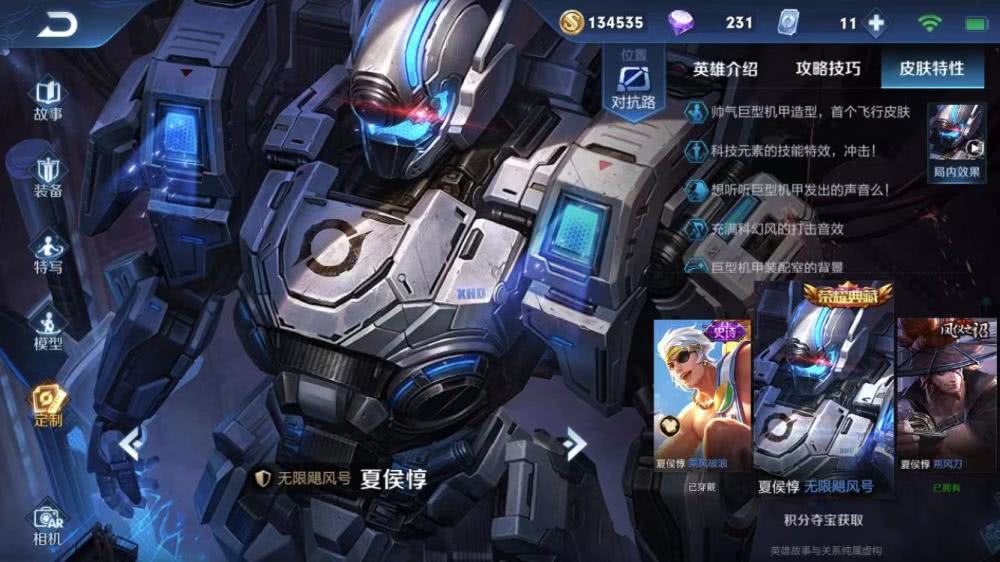Switch to the 攻略技巧 tab
This screenshot has height=562, width=1000.
click(x=828, y=69)
